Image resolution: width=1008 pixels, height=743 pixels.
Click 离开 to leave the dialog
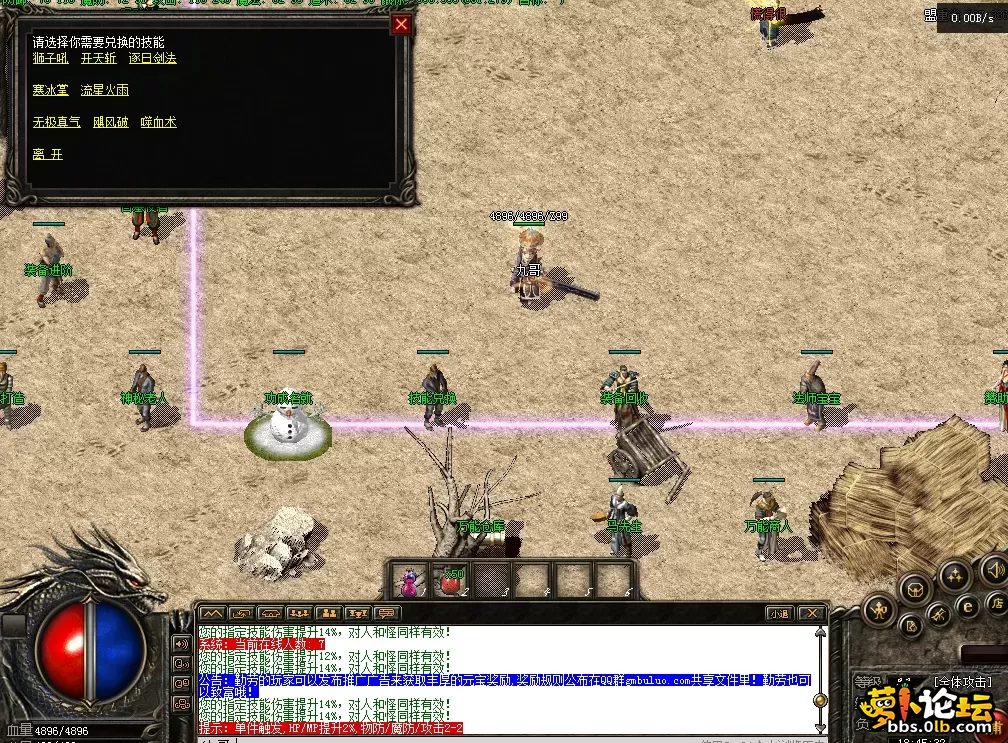(x=47, y=154)
